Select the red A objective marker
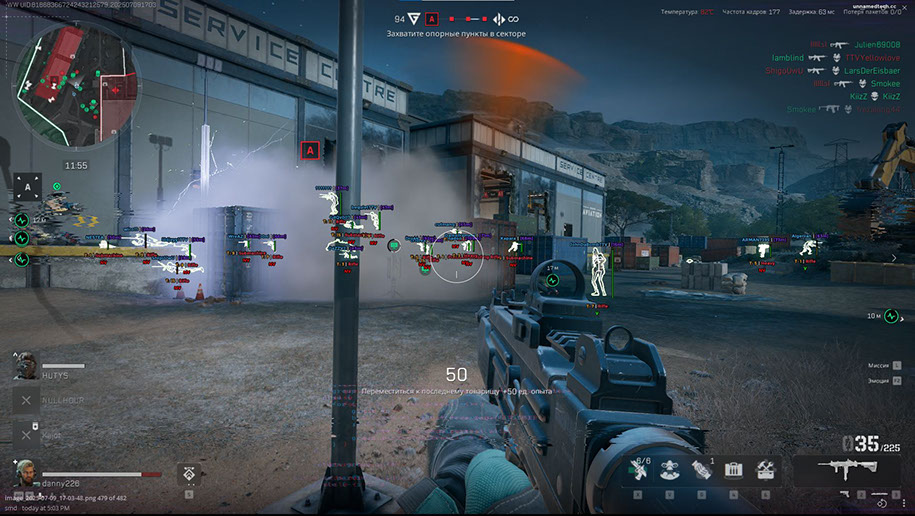Screen dimensions: 915x516 point(310,150)
